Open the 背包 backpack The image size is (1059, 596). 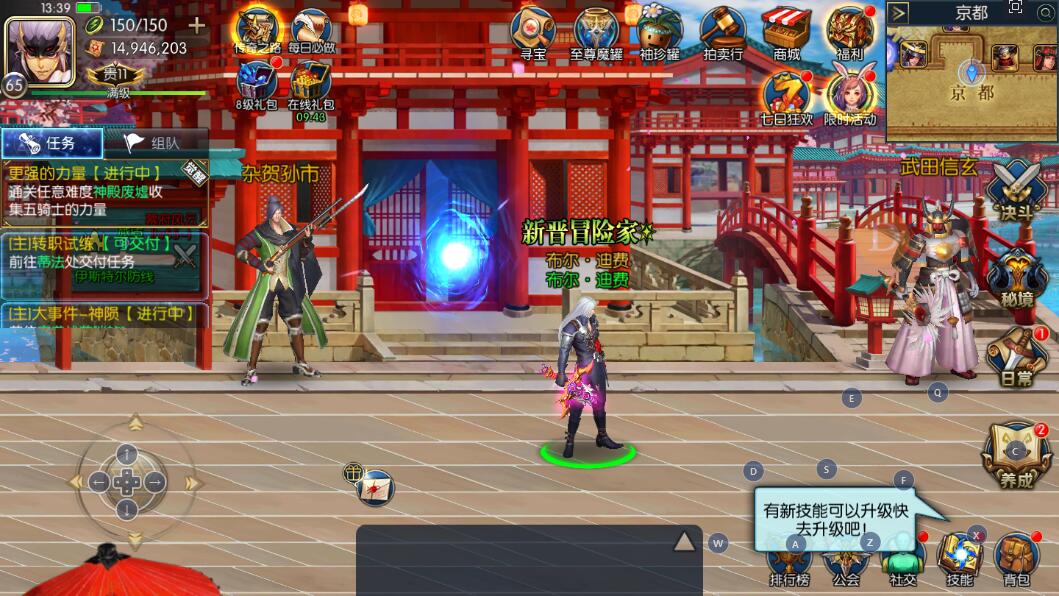click(1016, 558)
